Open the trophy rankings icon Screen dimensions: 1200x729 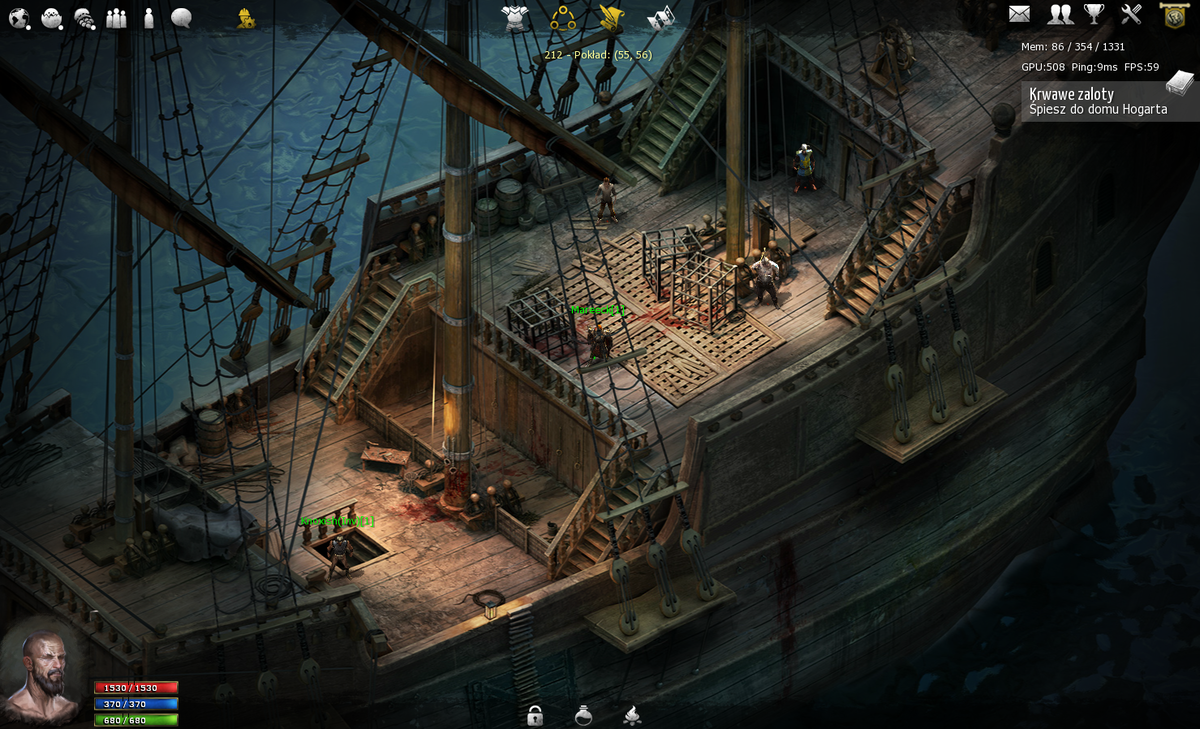tap(1095, 14)
